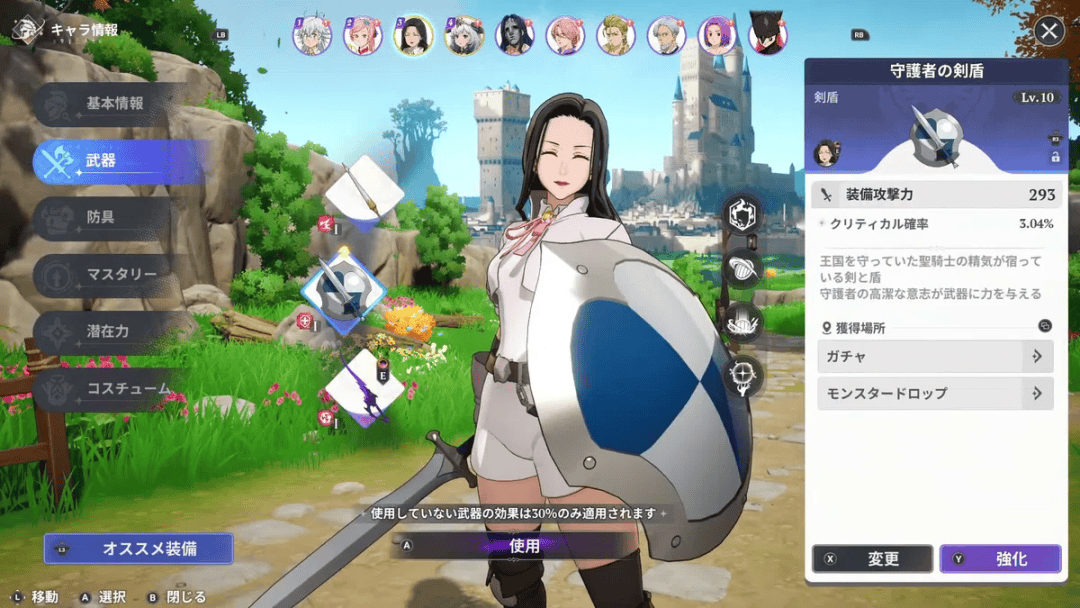
Task: Switch to the pink-haired girl portrait
Action: pos(362,36)
